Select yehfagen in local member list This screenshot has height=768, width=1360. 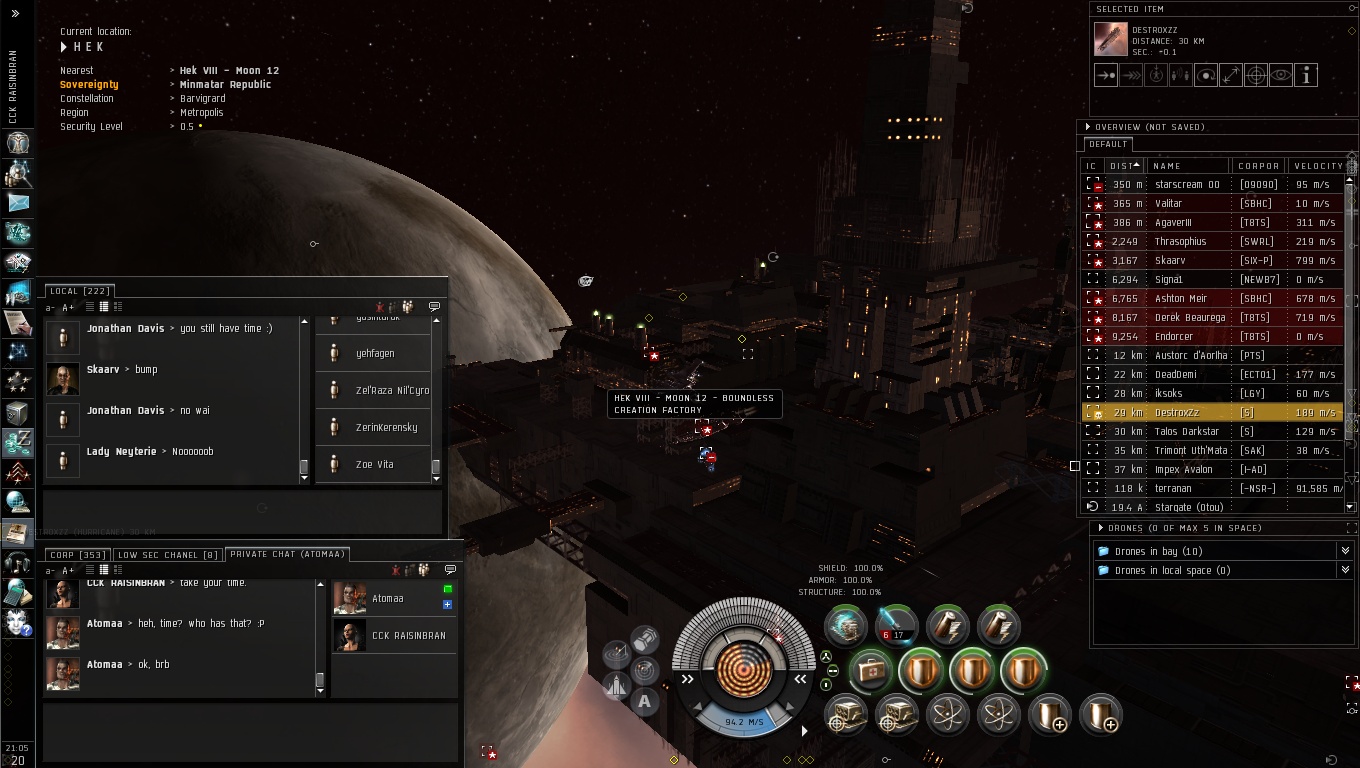coord(375,354)
